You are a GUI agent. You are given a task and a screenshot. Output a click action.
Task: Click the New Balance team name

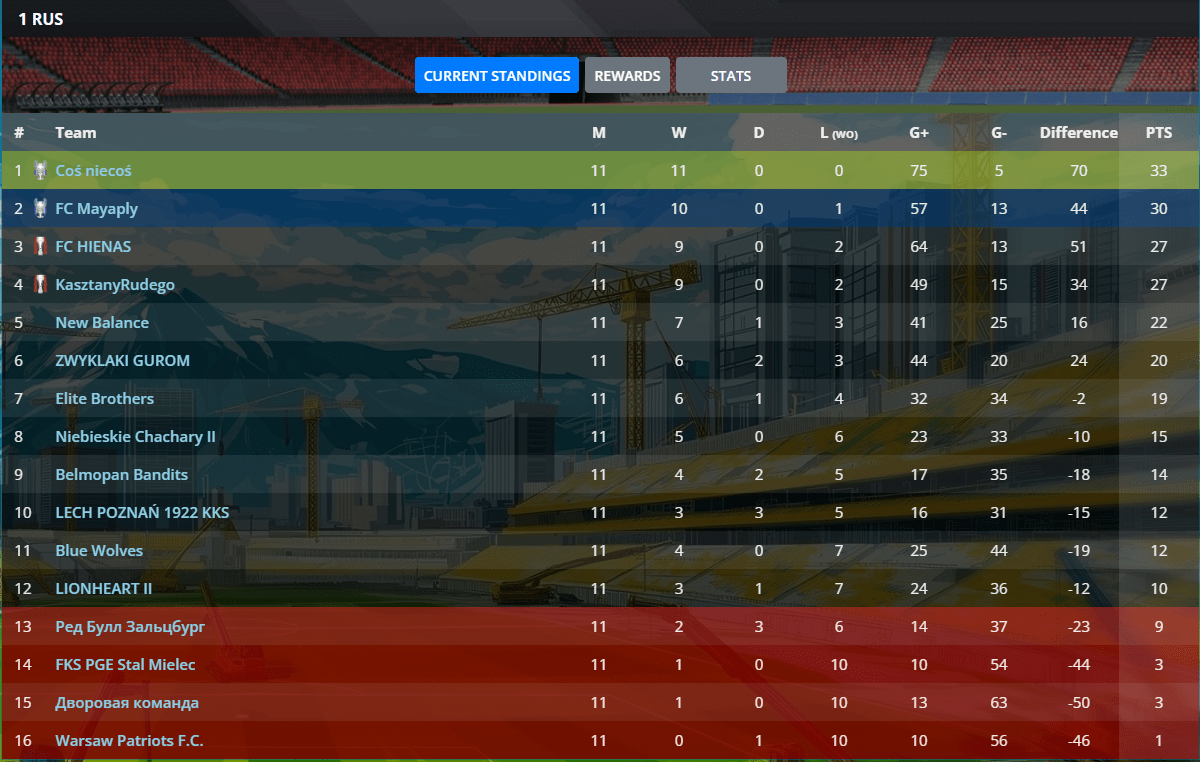102,323
